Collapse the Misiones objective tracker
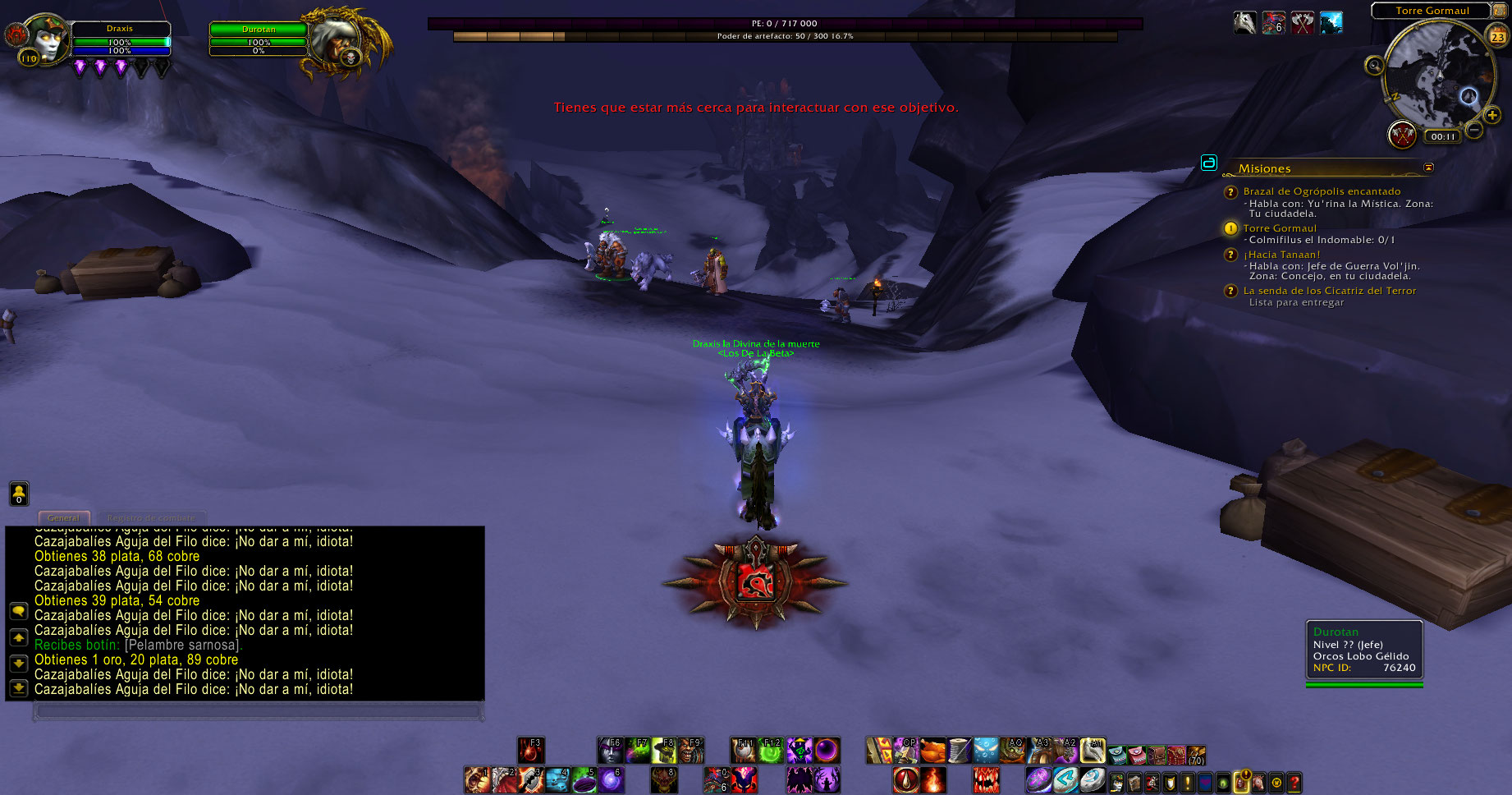This screenshot has height=795, width=1512. [1428, 168]
